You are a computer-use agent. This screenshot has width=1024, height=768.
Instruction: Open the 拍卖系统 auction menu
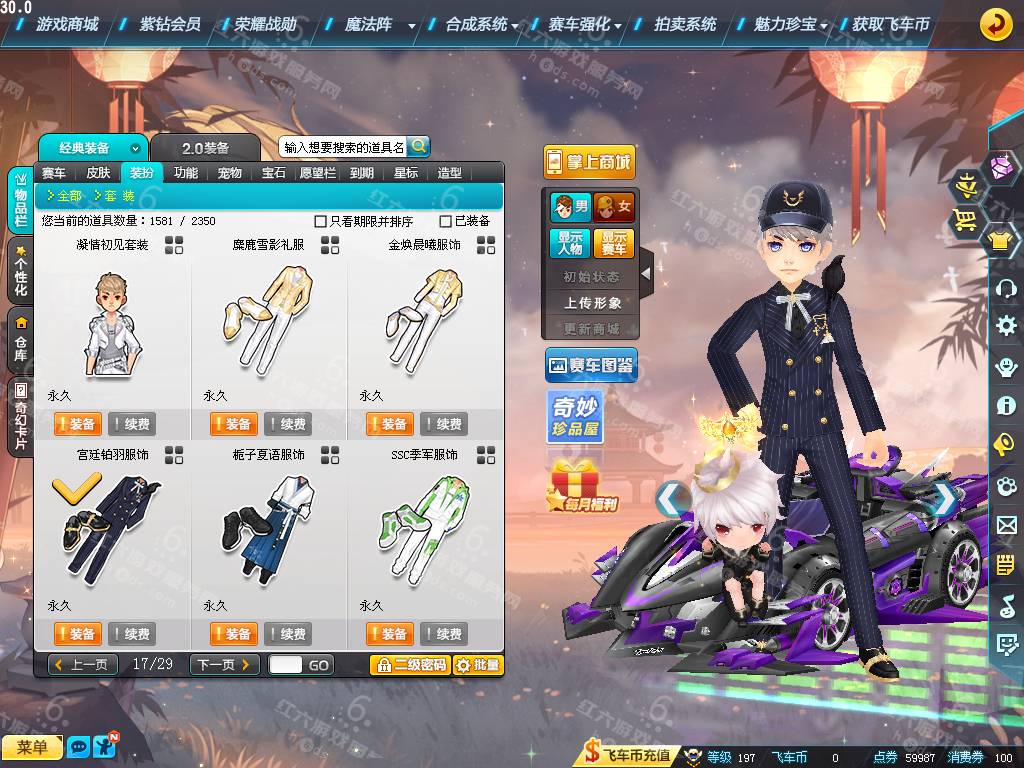(685, 24)
